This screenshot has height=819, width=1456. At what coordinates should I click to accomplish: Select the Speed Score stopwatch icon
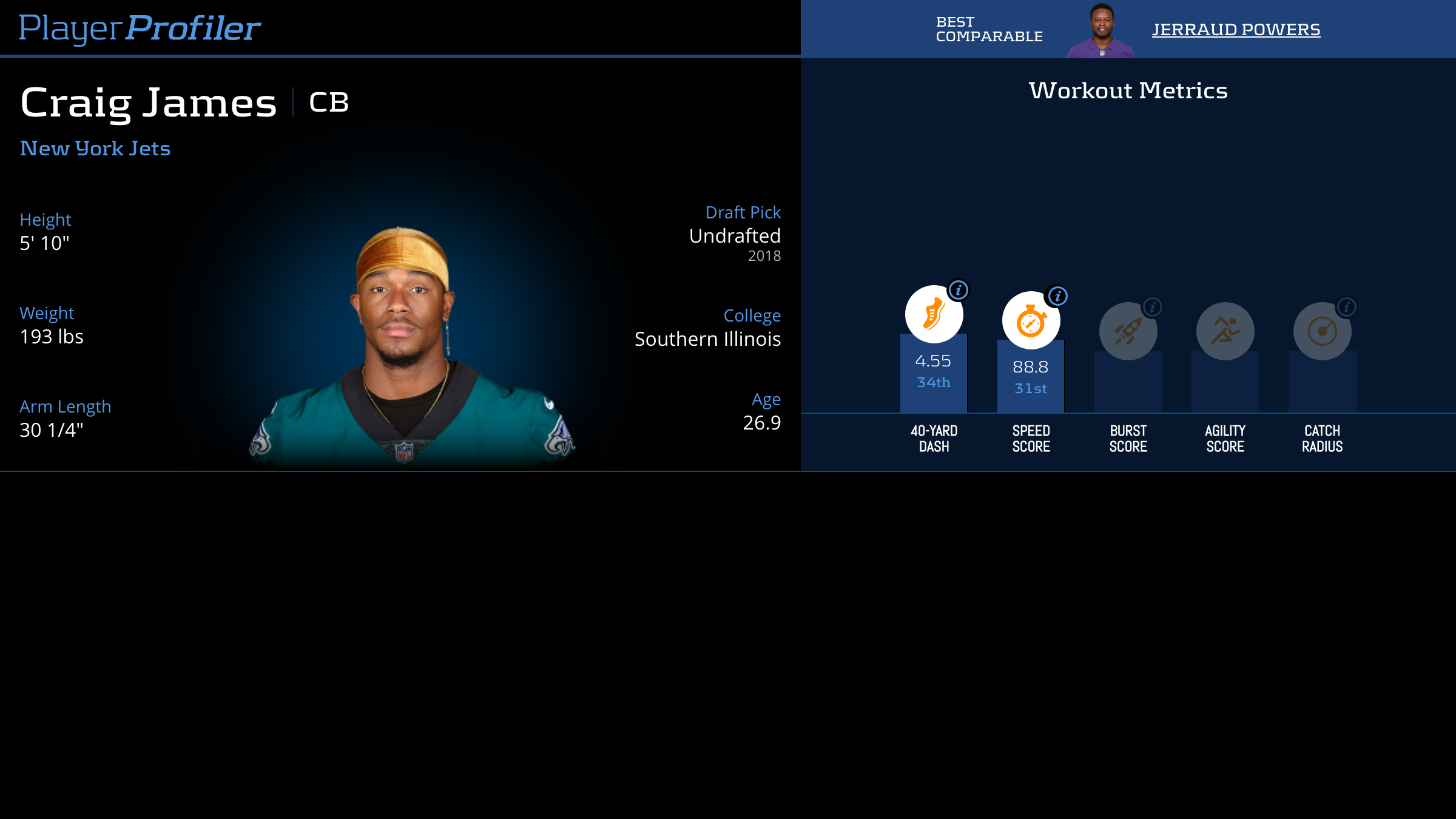1031,321
